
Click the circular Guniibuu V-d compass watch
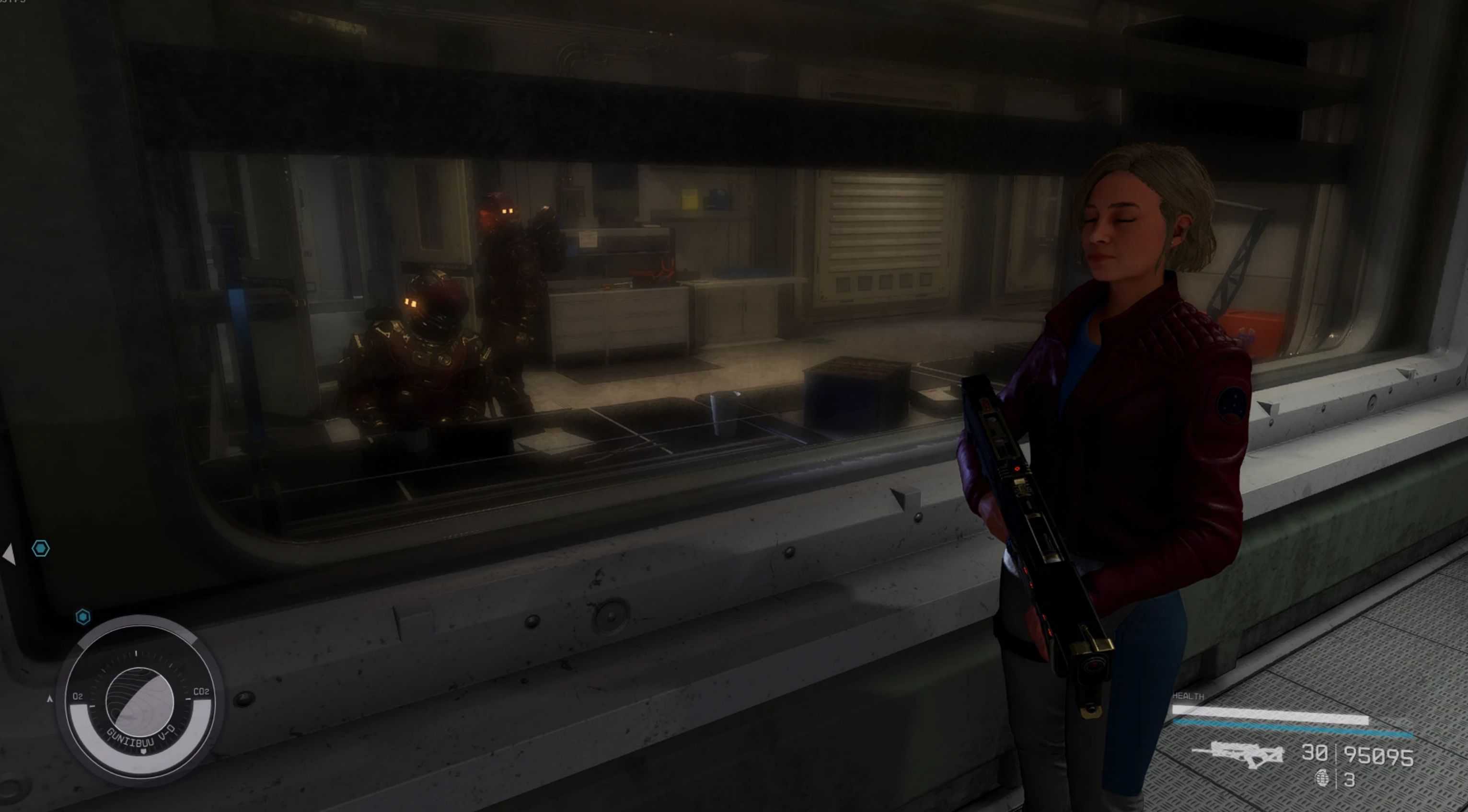click(x=139, y=701)
